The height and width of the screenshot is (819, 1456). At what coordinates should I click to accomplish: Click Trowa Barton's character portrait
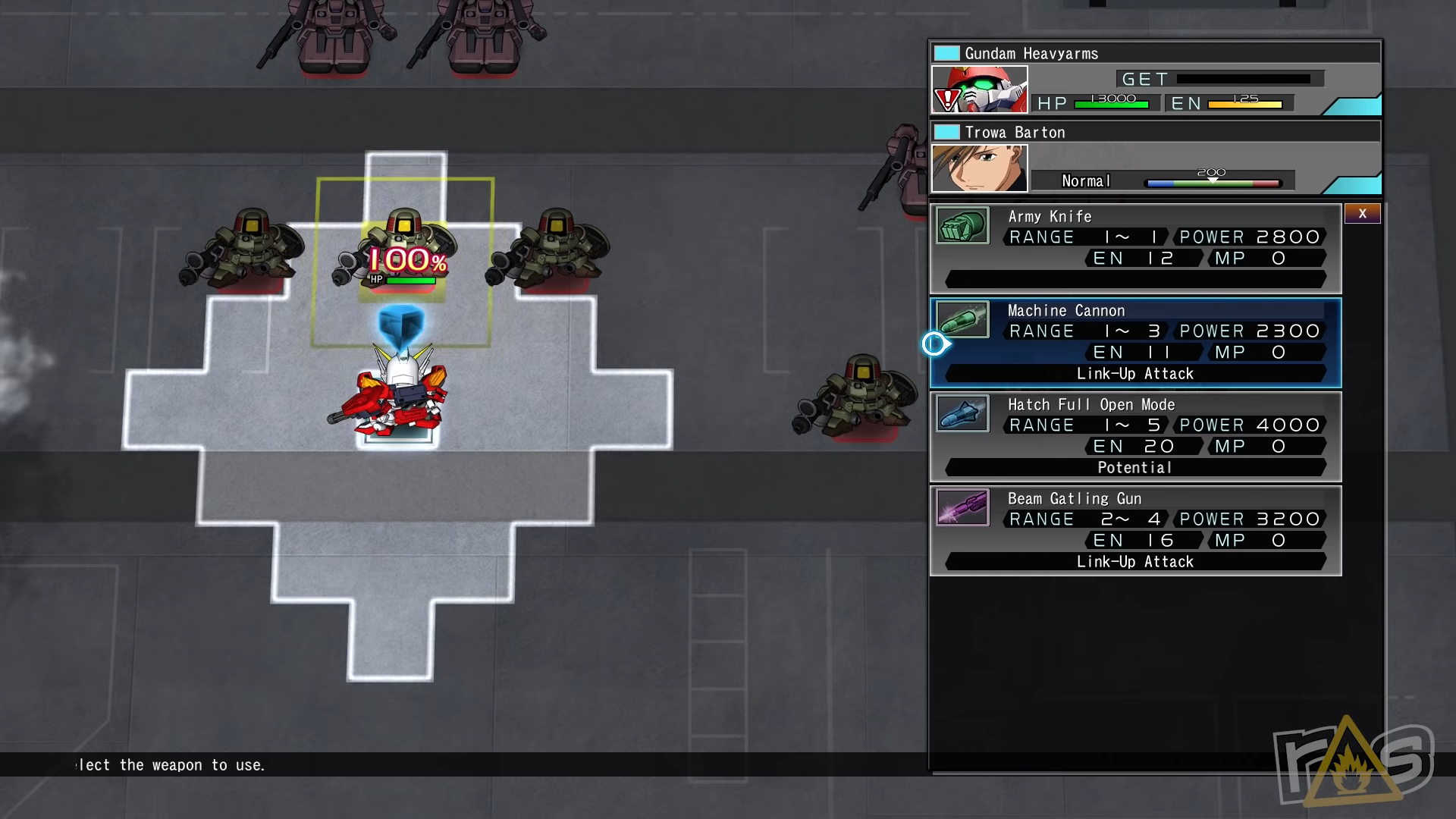pos(980,168)
